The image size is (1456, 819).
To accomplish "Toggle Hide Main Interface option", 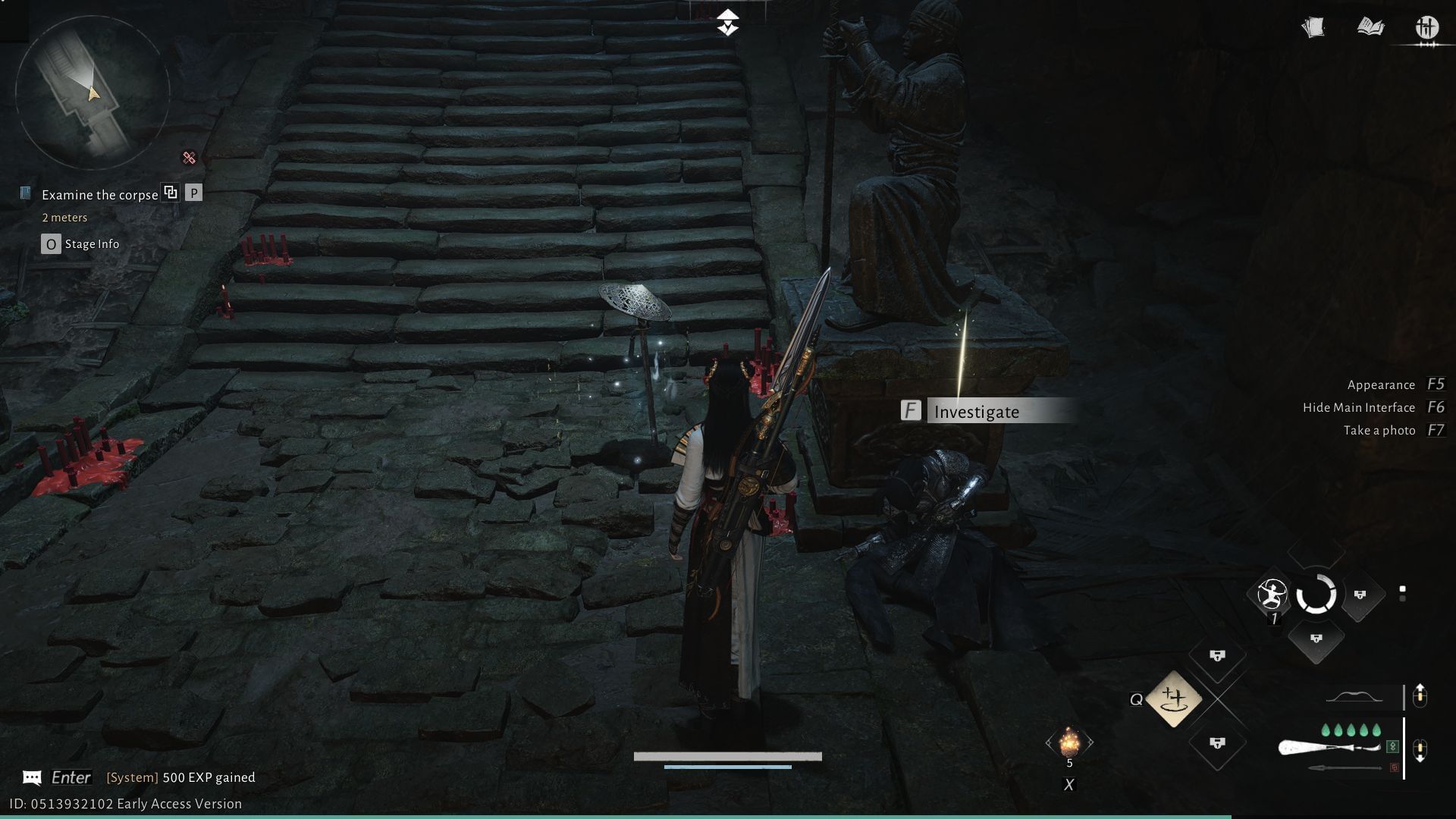I will 1358,407.
